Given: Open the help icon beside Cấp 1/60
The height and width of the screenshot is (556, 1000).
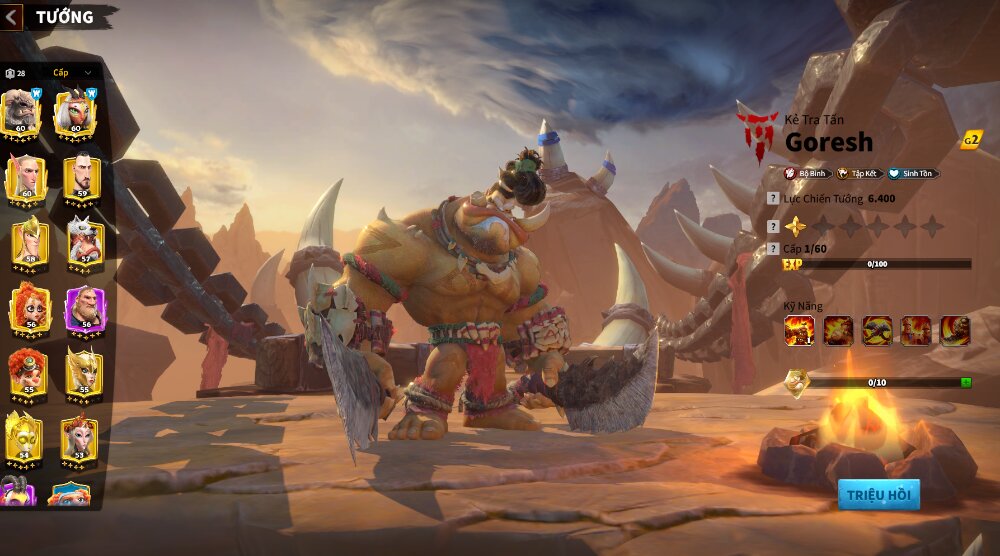Looking at the screenshot, I should coord(772,247).
